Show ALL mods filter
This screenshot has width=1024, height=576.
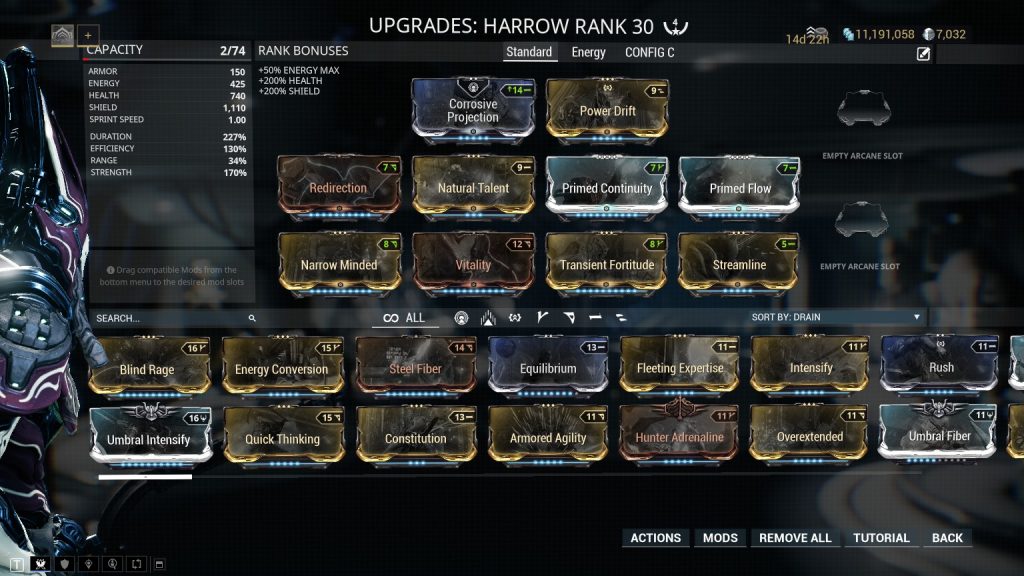[405, 318]
